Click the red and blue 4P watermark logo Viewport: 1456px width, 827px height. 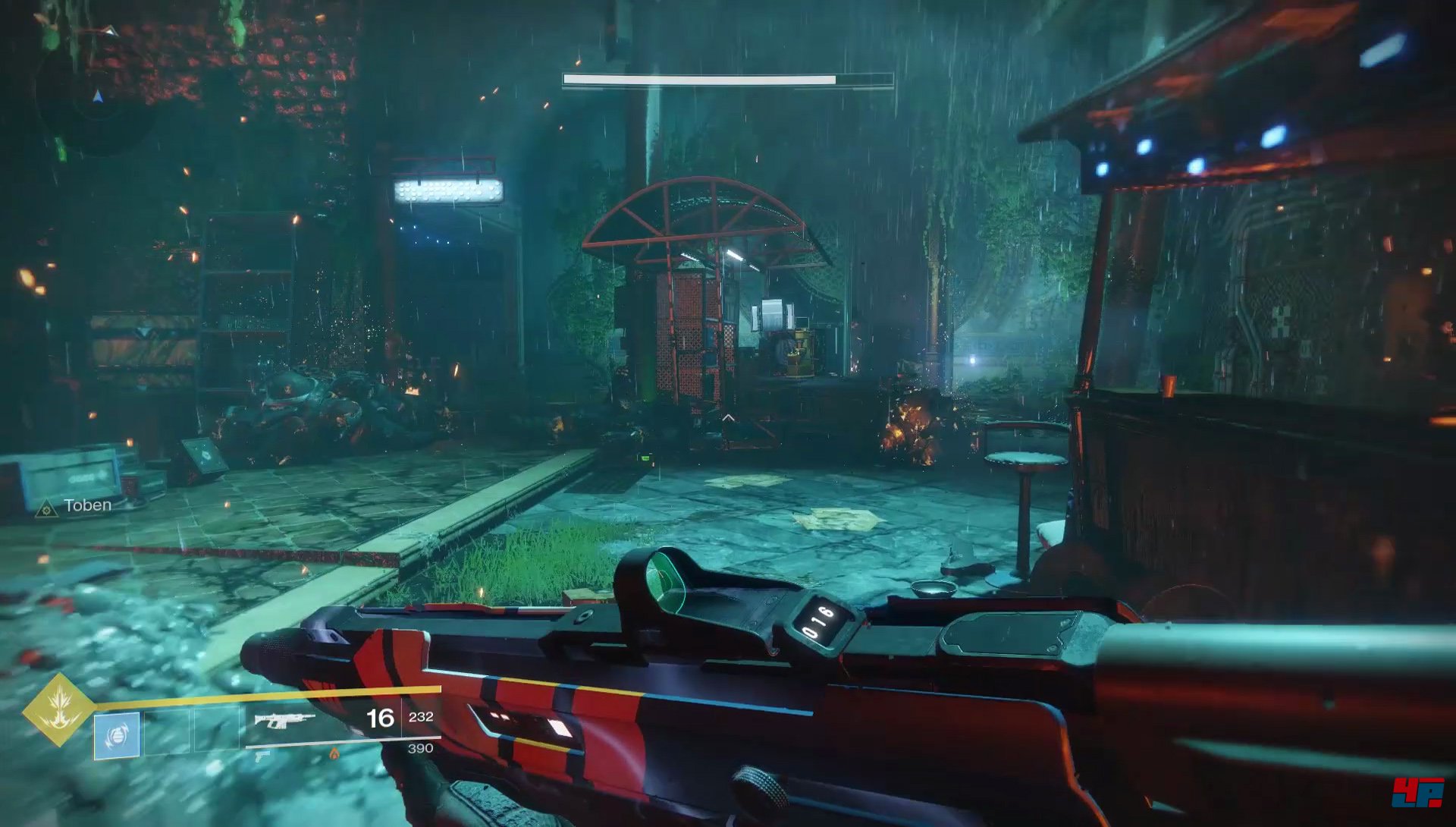[x=1417, y=792]
